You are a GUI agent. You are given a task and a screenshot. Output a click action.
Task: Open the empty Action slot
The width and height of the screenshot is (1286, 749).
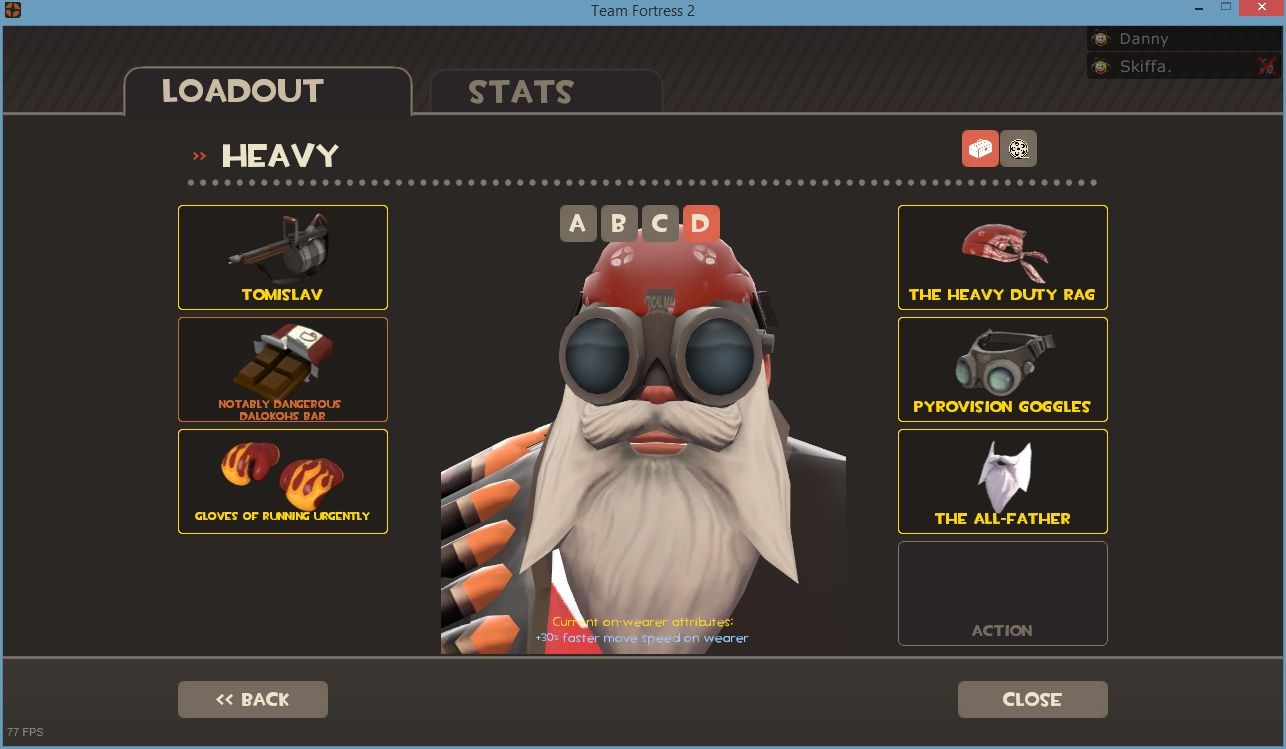click(1002, 593)
